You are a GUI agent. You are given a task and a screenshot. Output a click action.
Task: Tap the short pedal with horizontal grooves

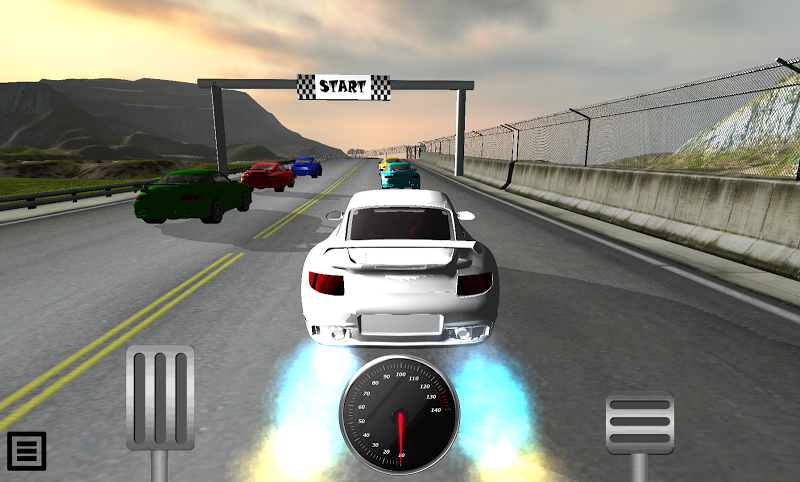coord(639,423)
